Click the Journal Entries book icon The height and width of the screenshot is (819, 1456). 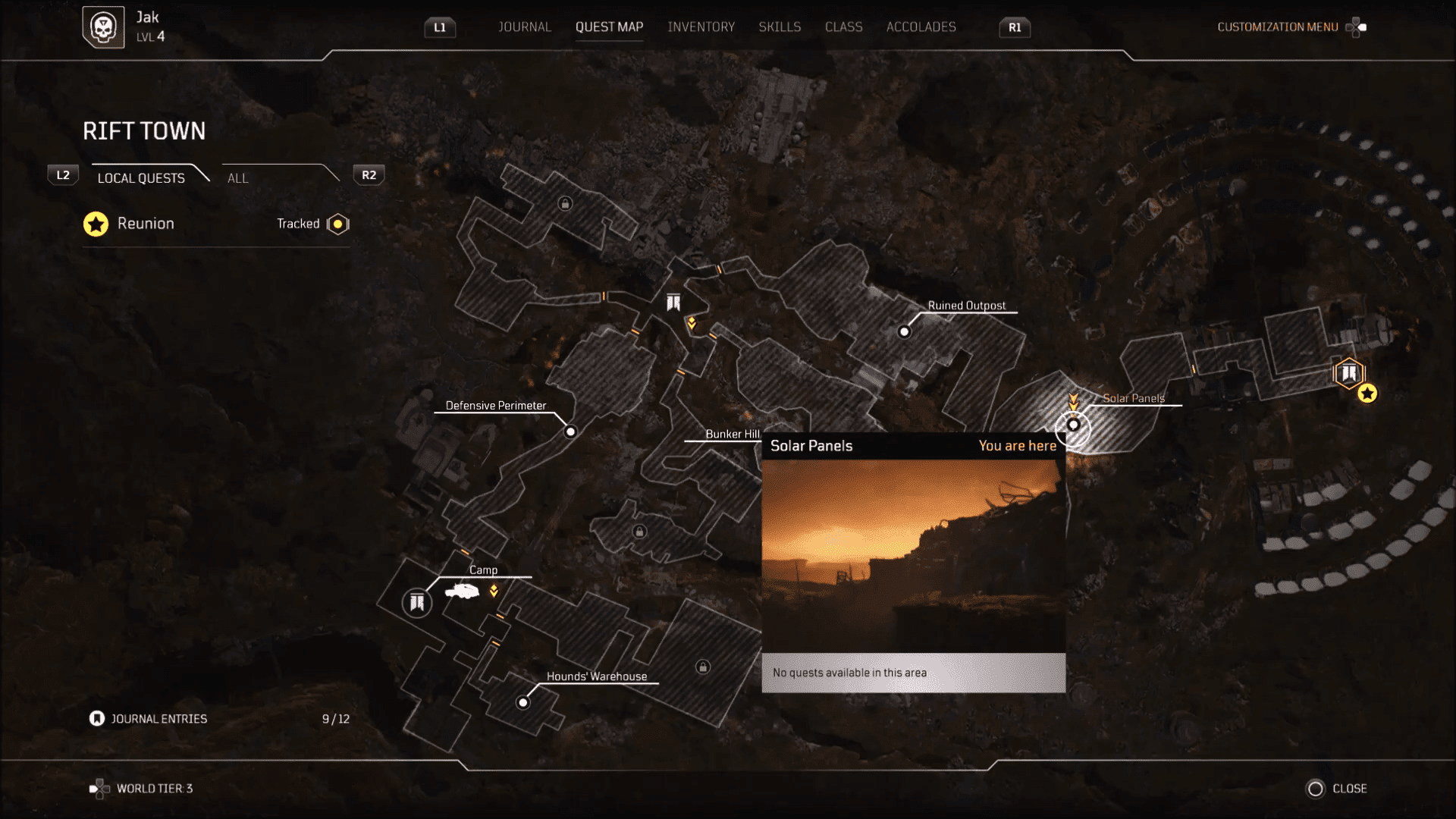click(97, 718)
